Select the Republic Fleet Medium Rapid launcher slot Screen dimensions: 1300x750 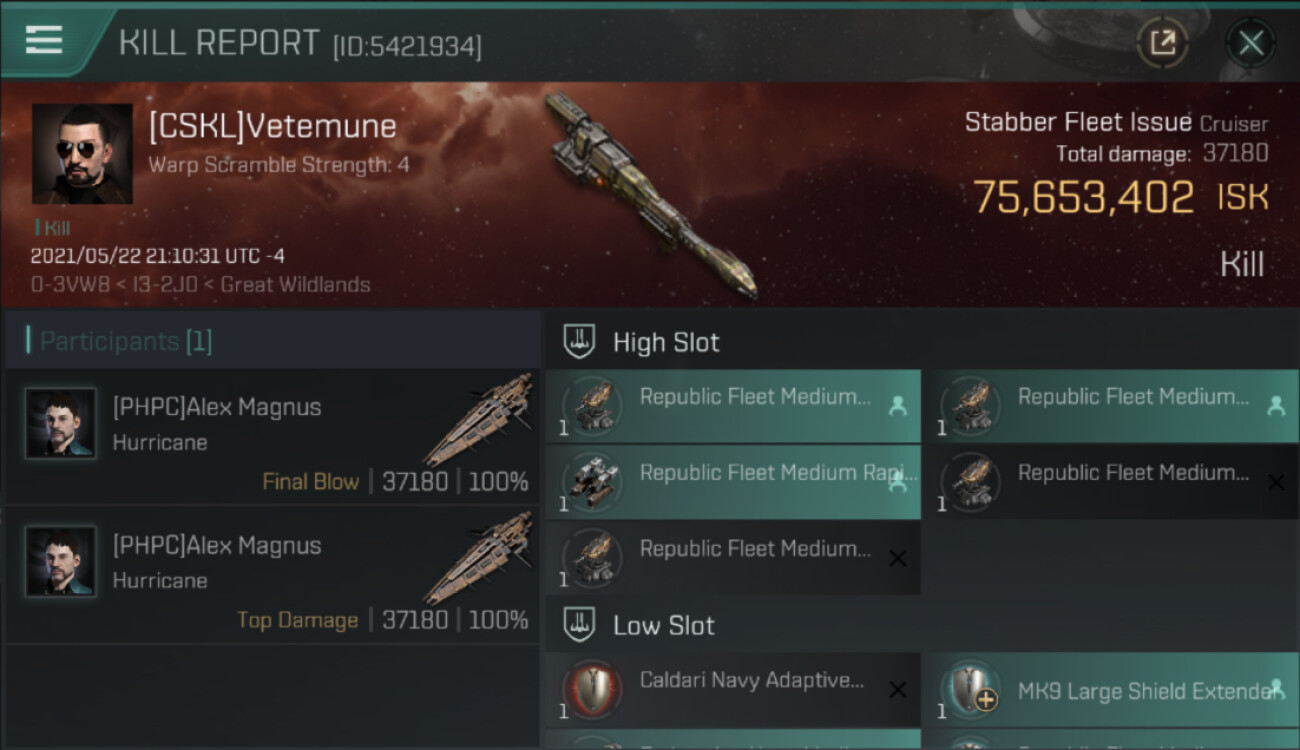click(x=733, y=482)
